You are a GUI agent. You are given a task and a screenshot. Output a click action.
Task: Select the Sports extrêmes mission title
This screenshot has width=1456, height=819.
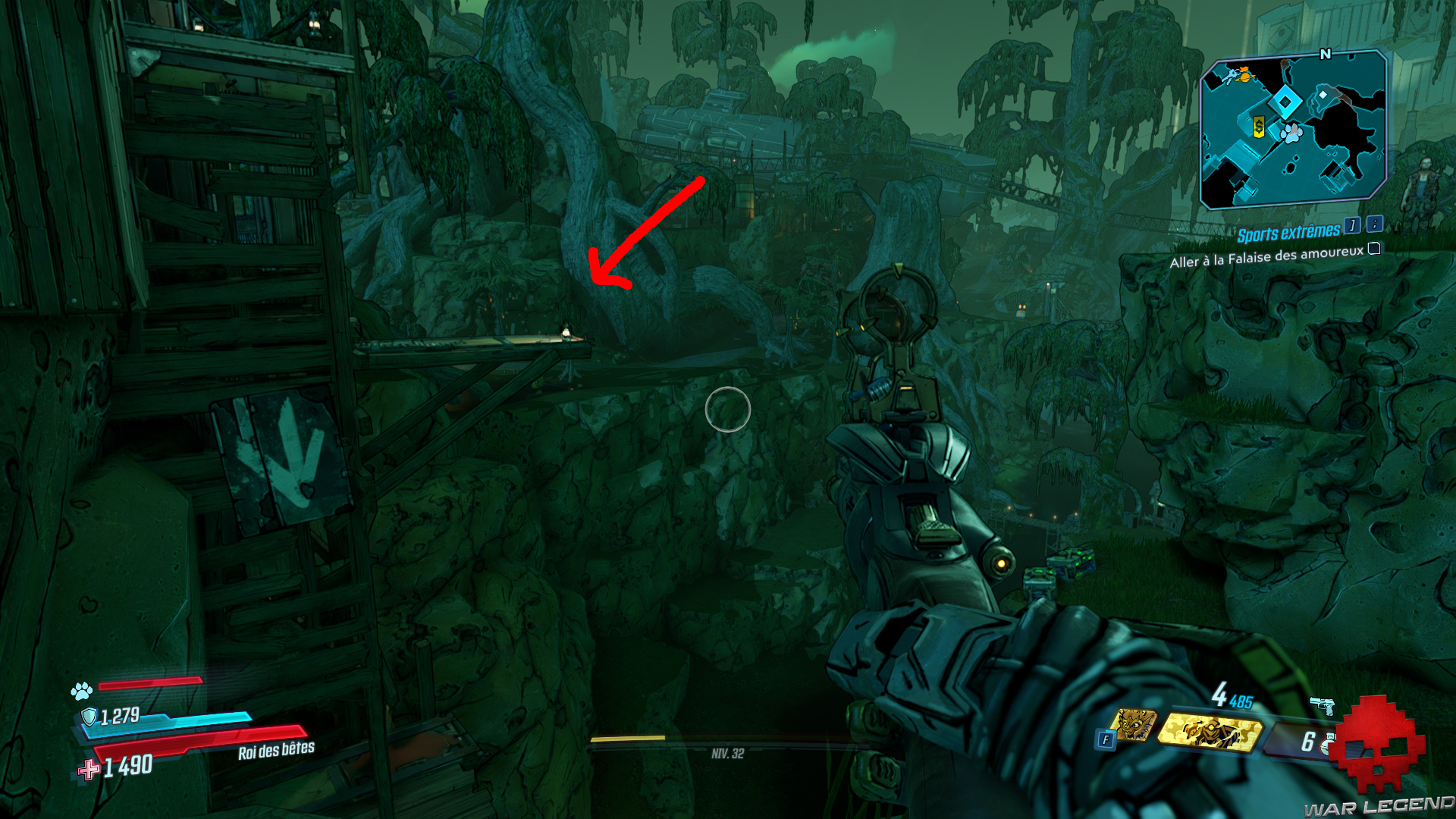1289,230
